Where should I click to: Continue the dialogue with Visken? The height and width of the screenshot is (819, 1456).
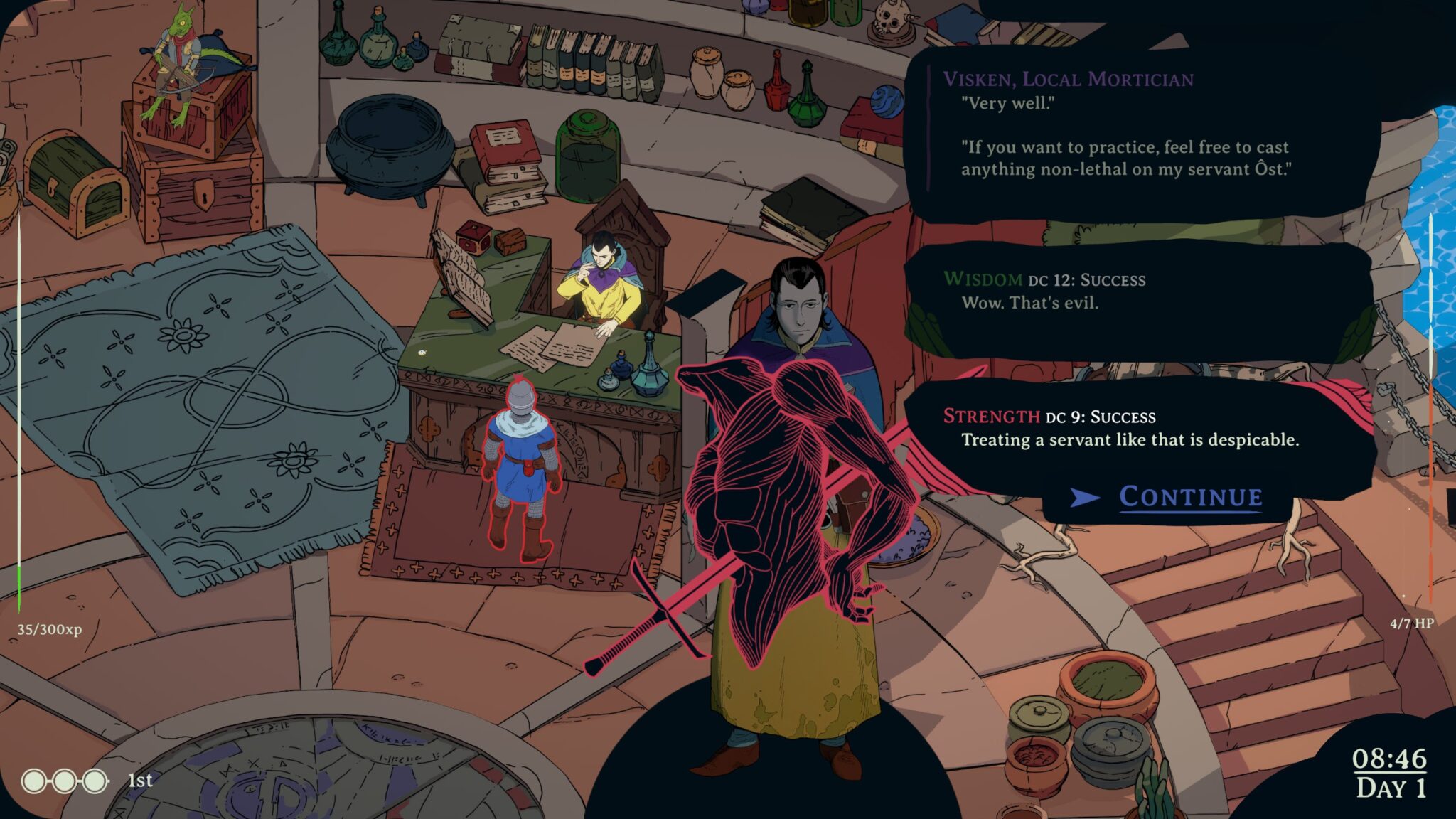pyautogui.click(x=1190, y=497)
